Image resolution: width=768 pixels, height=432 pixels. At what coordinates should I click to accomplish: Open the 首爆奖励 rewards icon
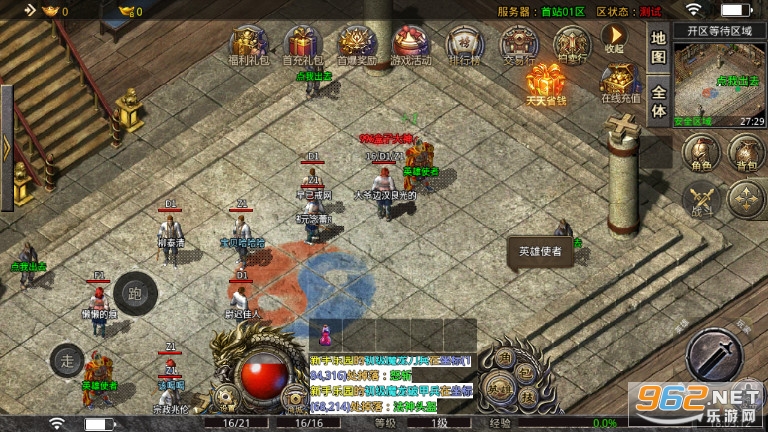[354, 44]
